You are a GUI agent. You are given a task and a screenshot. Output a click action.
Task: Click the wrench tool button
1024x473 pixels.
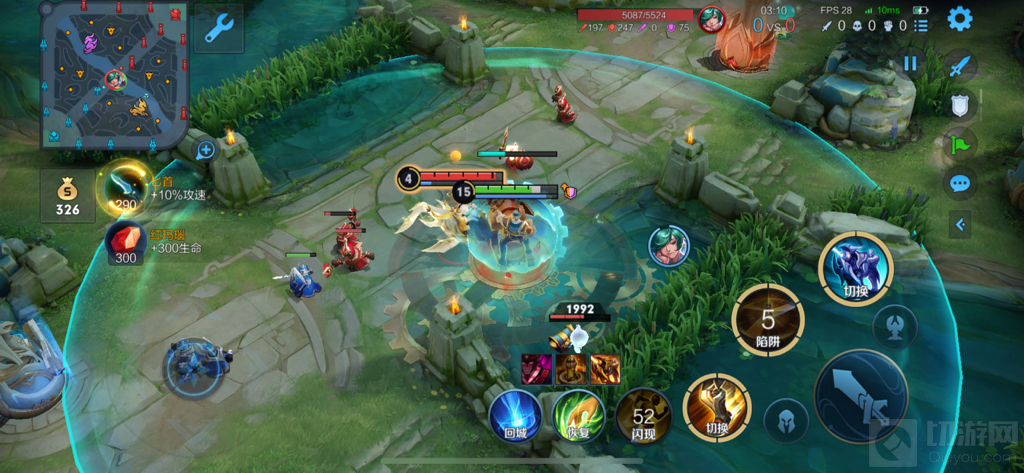[x=219, y=29]
